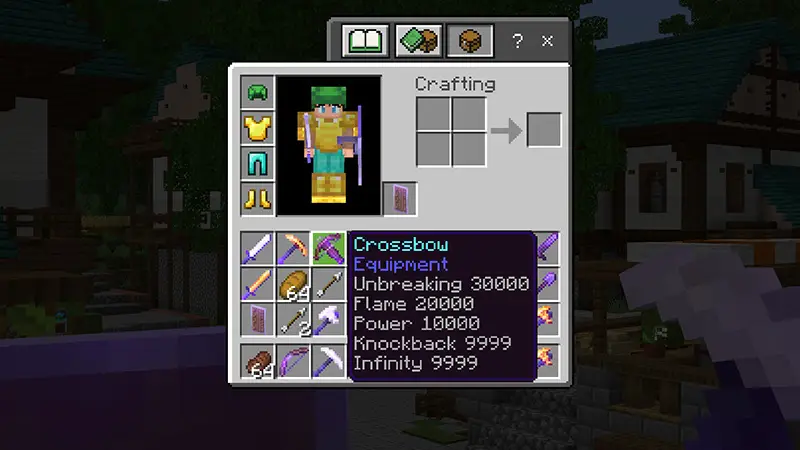Pick the cyan diamond leggings slot

click(257, 162)
